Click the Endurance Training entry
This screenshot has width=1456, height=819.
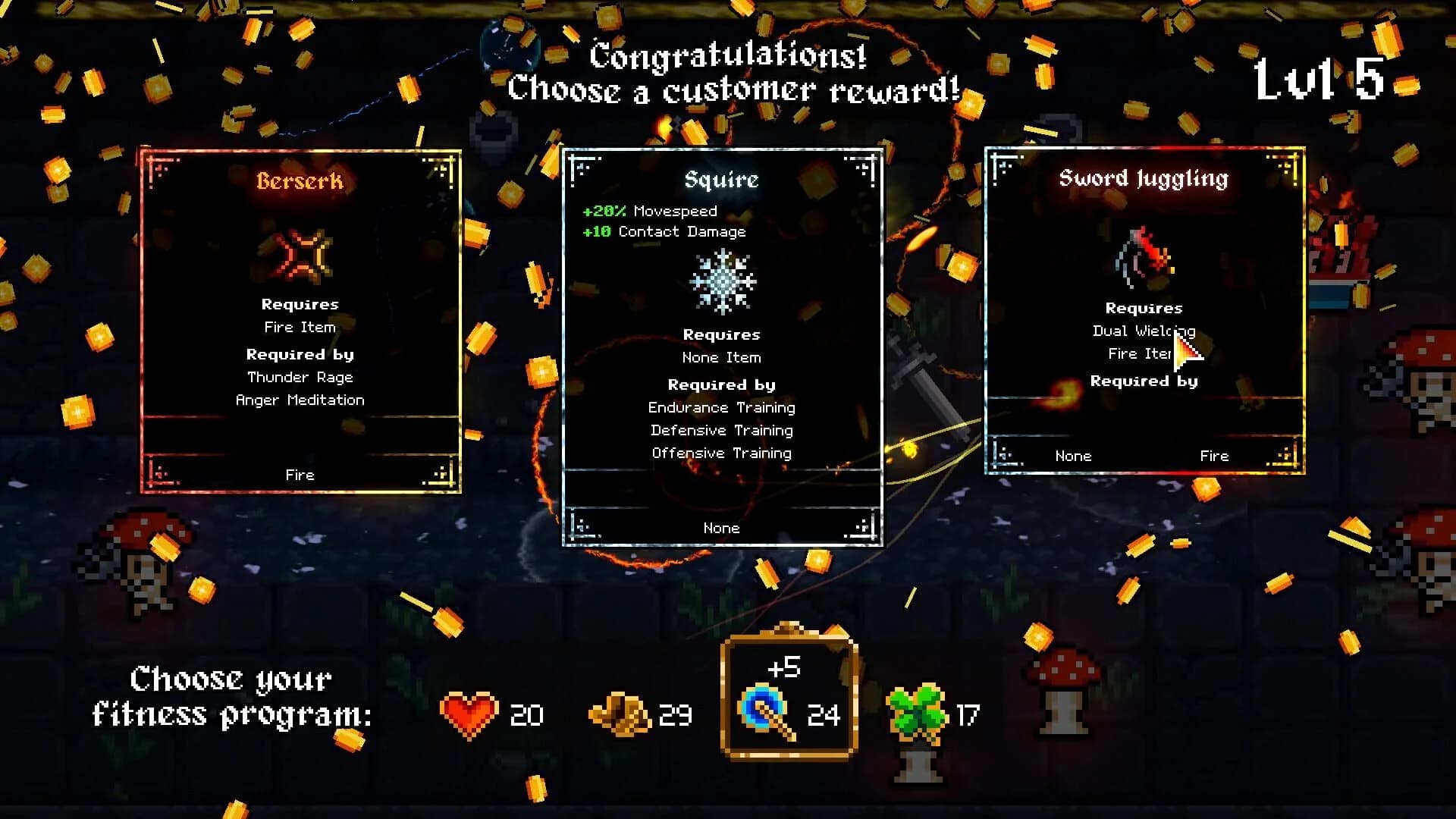721,407
